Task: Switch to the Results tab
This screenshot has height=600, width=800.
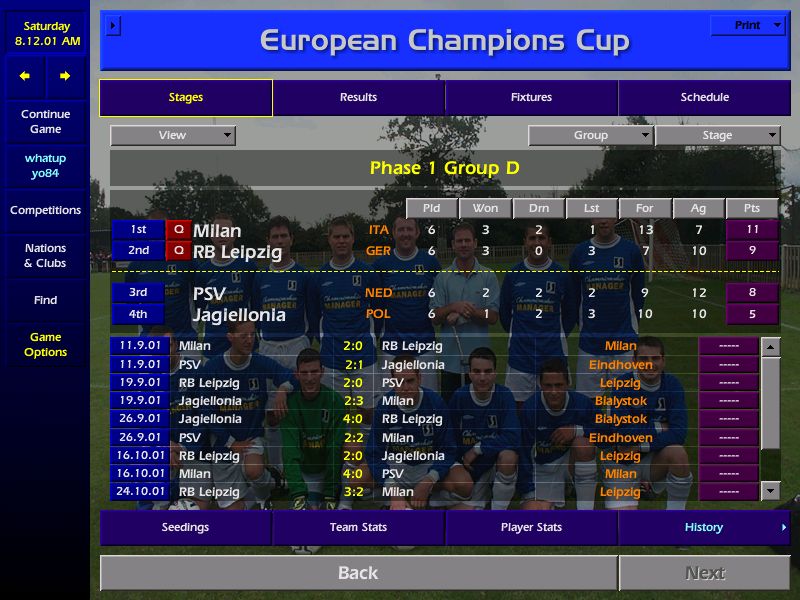Action: tap(358, 97)
